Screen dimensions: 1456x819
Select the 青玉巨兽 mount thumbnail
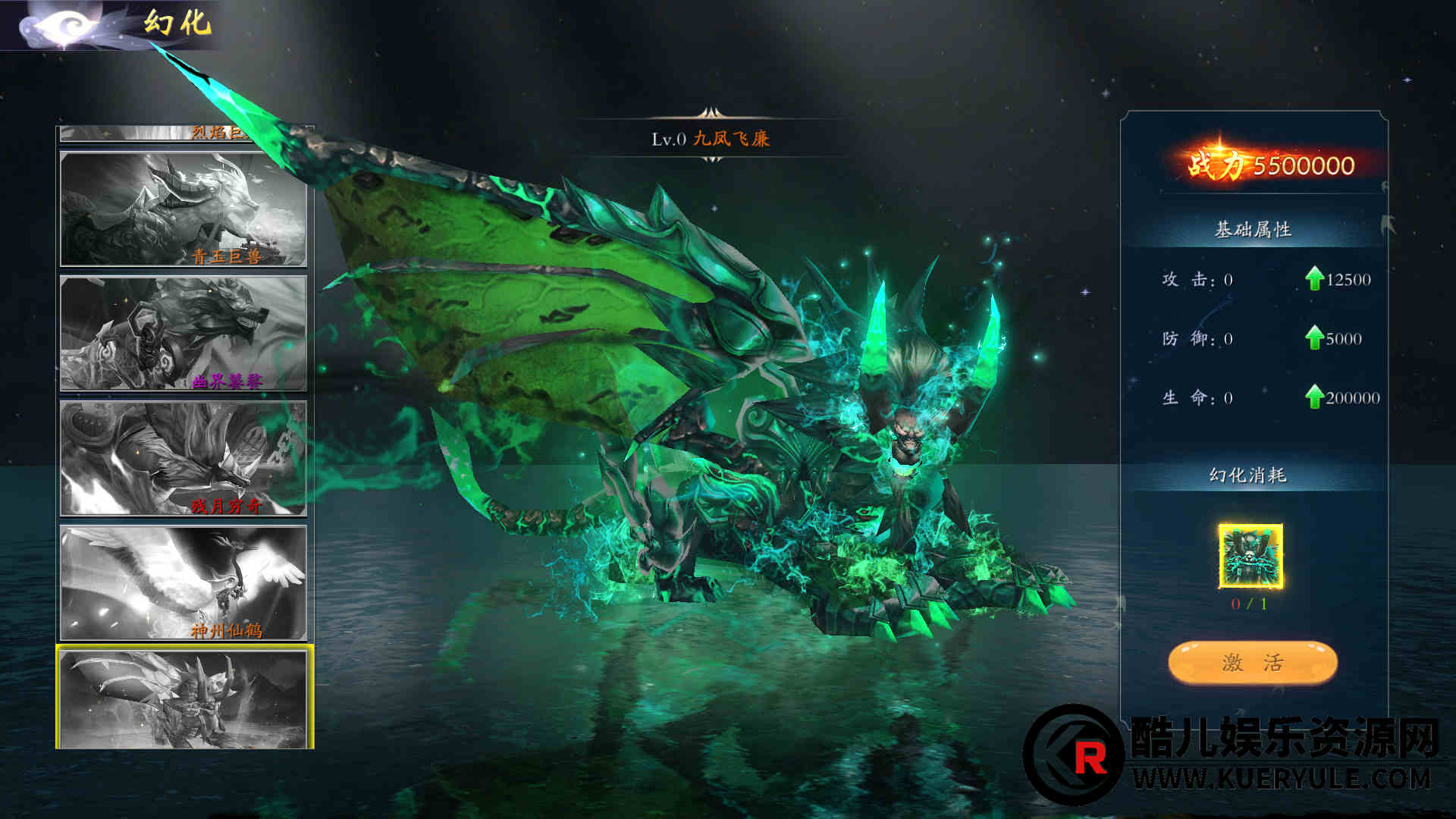coord(184,209)
